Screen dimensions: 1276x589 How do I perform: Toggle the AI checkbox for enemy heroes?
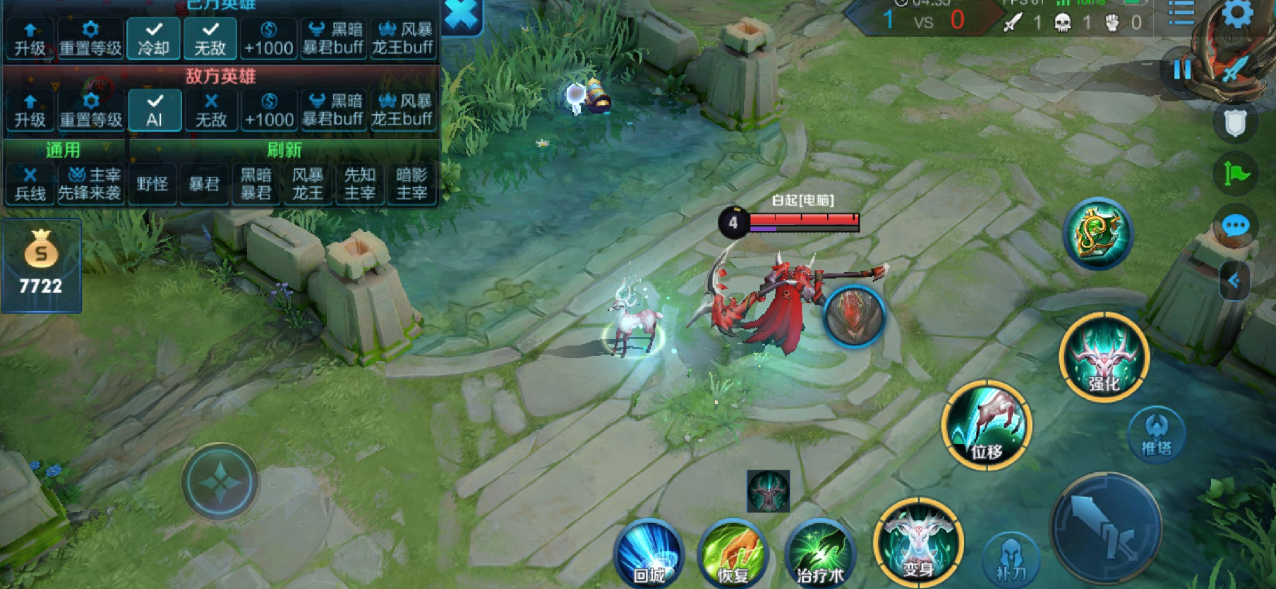click(154, 110)
